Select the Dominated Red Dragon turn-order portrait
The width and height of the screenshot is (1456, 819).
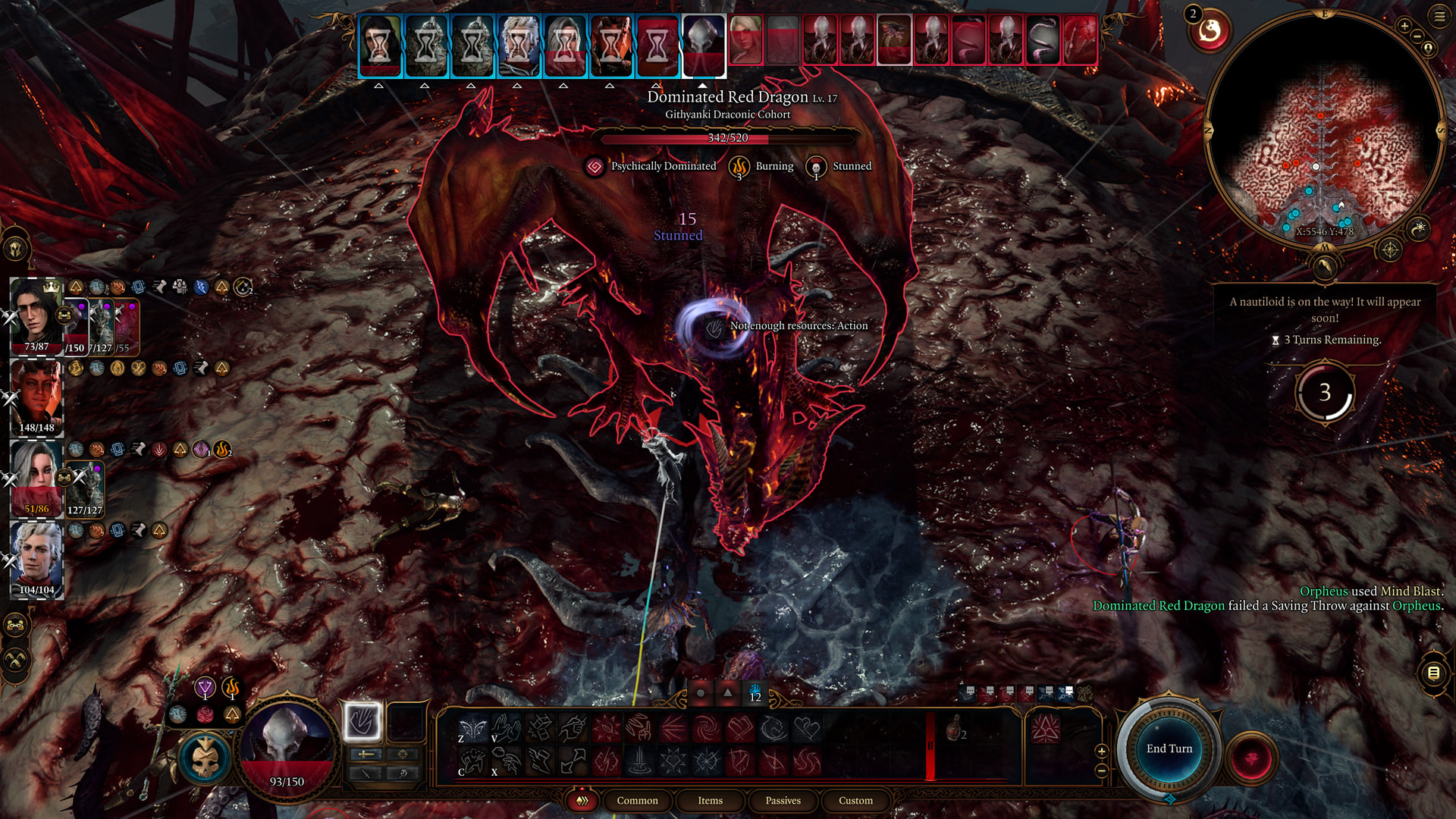(x=894, y=40)
